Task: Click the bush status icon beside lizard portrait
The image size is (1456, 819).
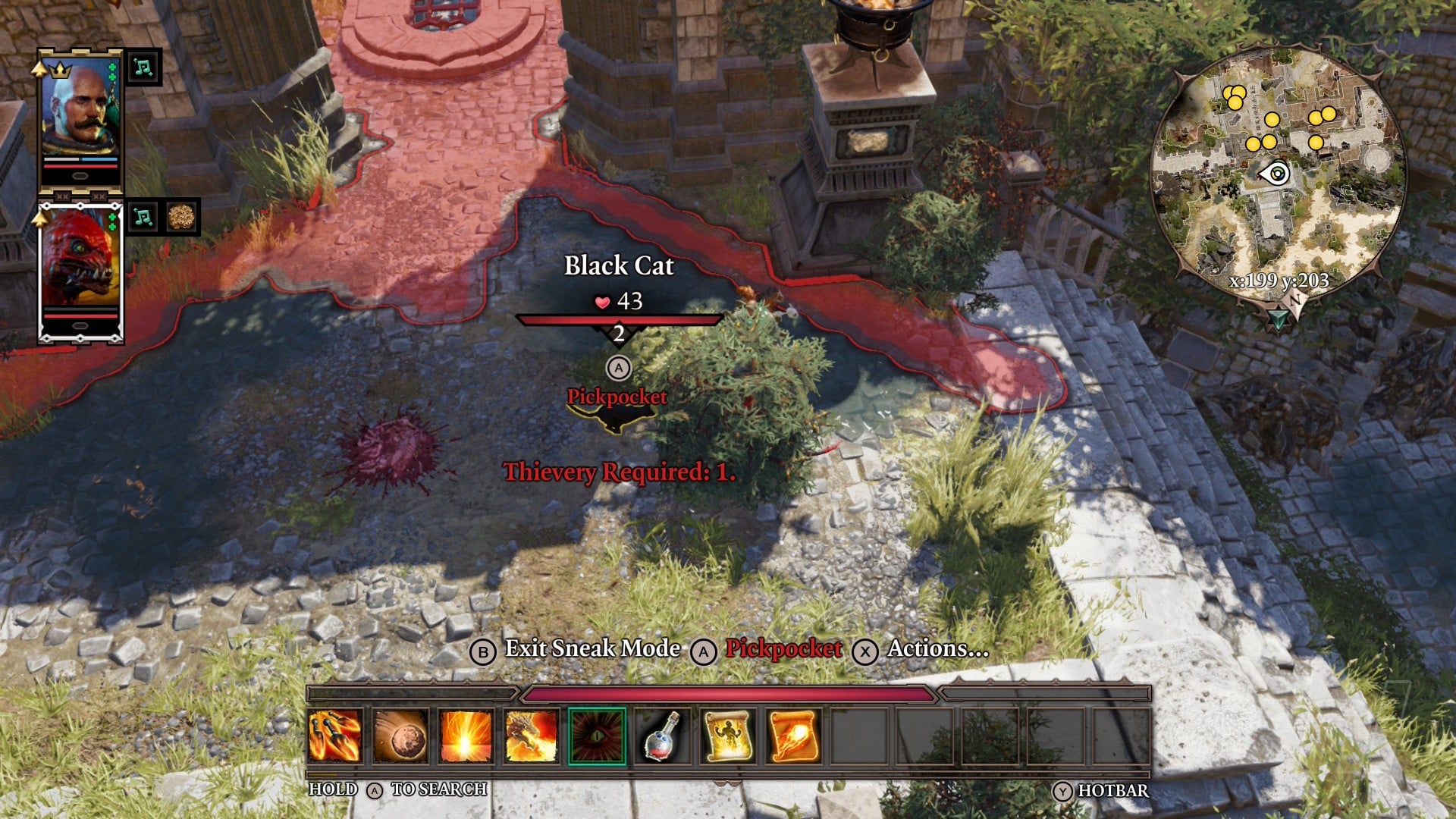Action: tap(181, 218)
